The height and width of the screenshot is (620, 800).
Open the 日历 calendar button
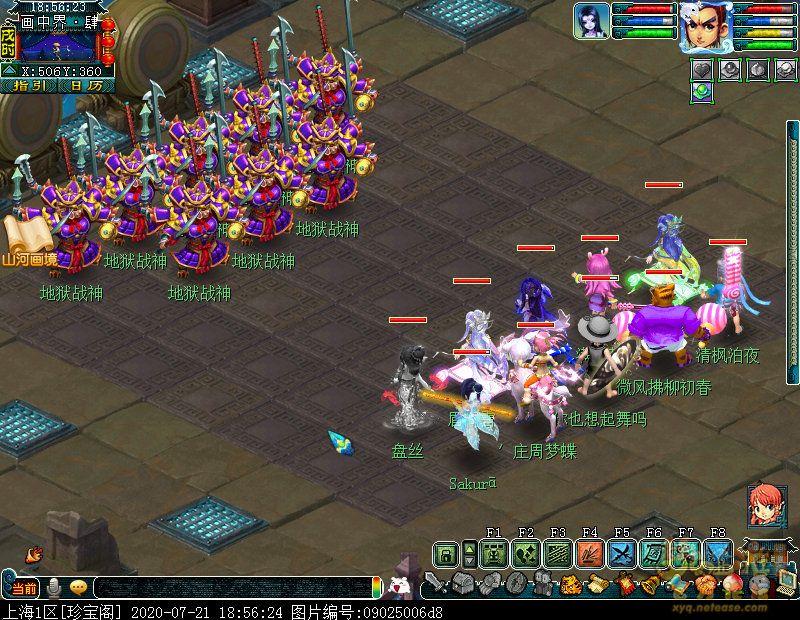pyautogui.click(x=86, y=85)
